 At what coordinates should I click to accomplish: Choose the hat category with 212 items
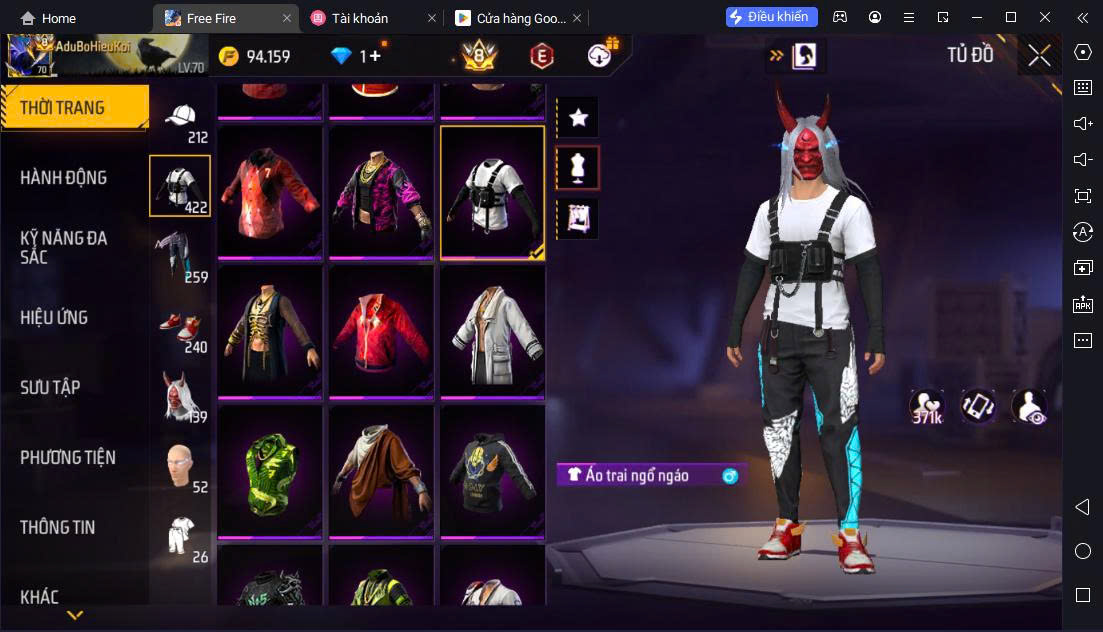tap(181, 122)
